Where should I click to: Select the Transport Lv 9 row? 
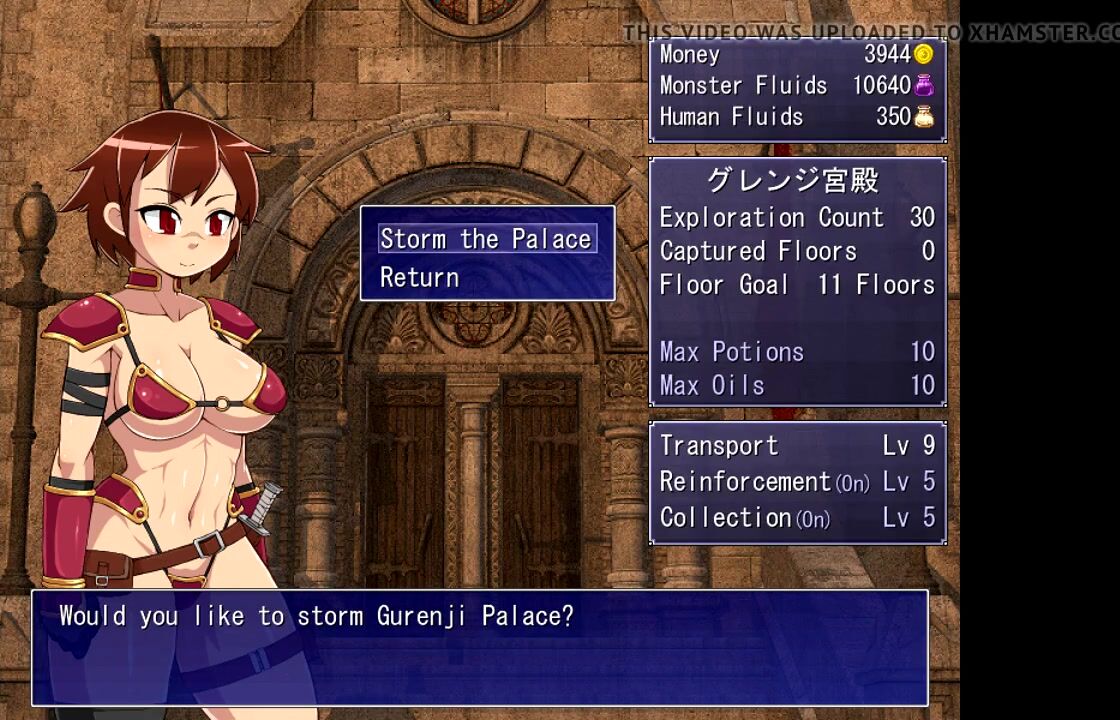click(797, 446)
